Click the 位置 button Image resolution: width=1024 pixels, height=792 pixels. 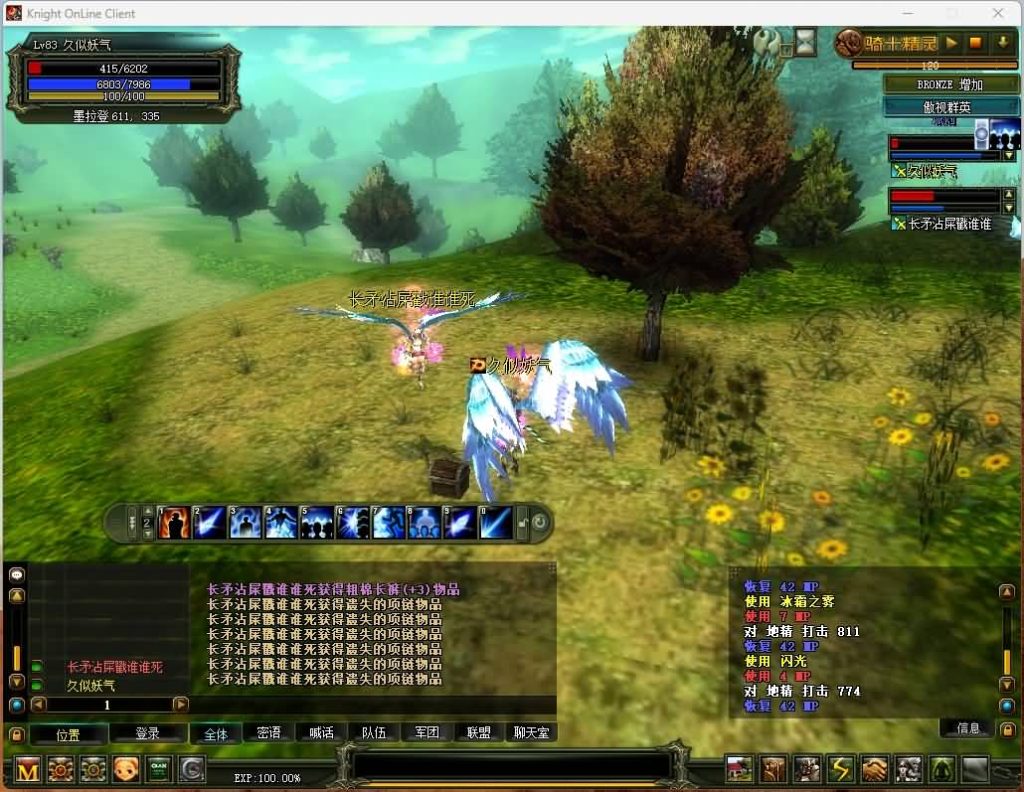pyautogui.click(x=68, y=733)
